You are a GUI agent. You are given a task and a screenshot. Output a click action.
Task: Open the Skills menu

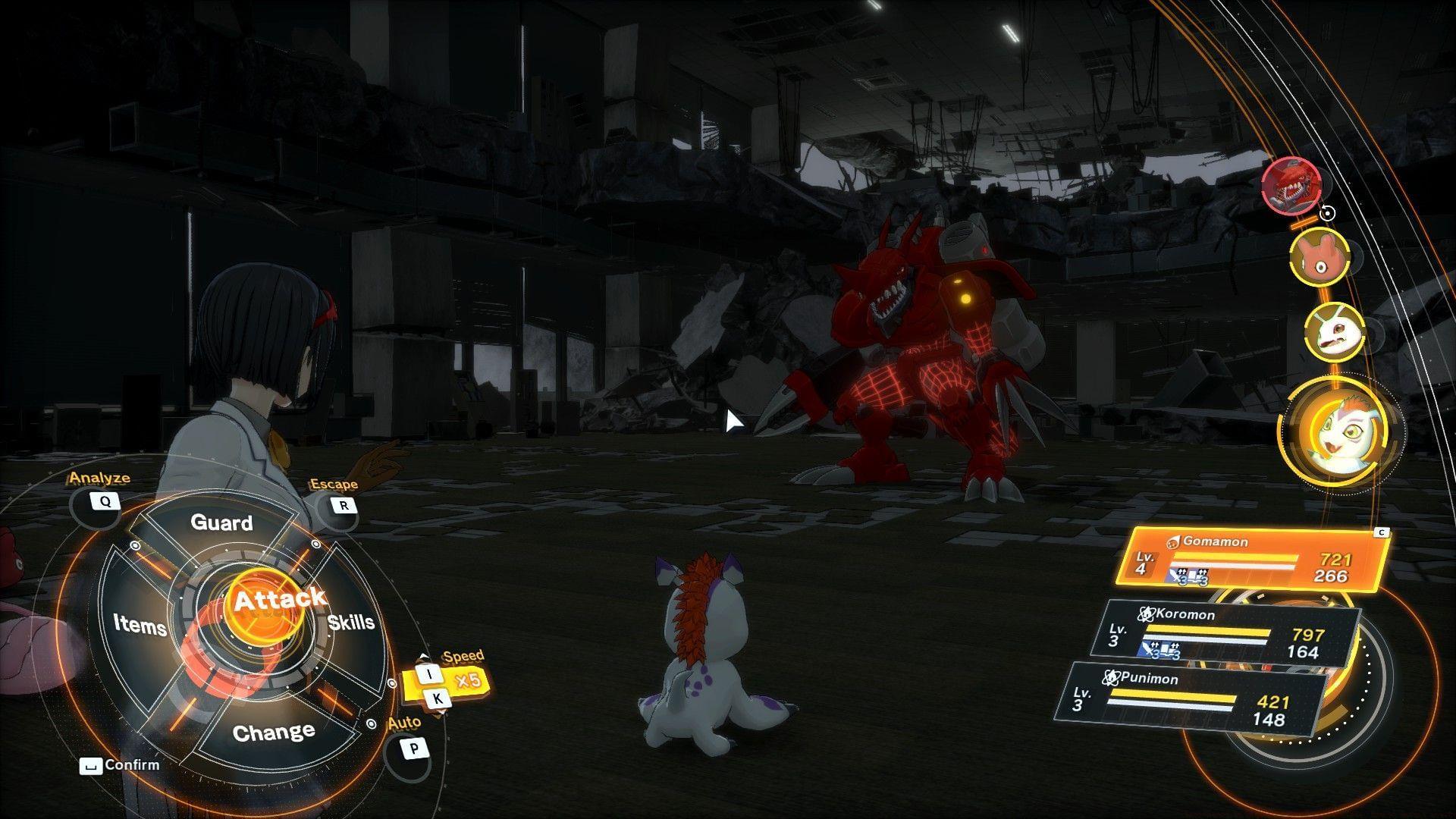pyautogui.click(x=352, y=622)
